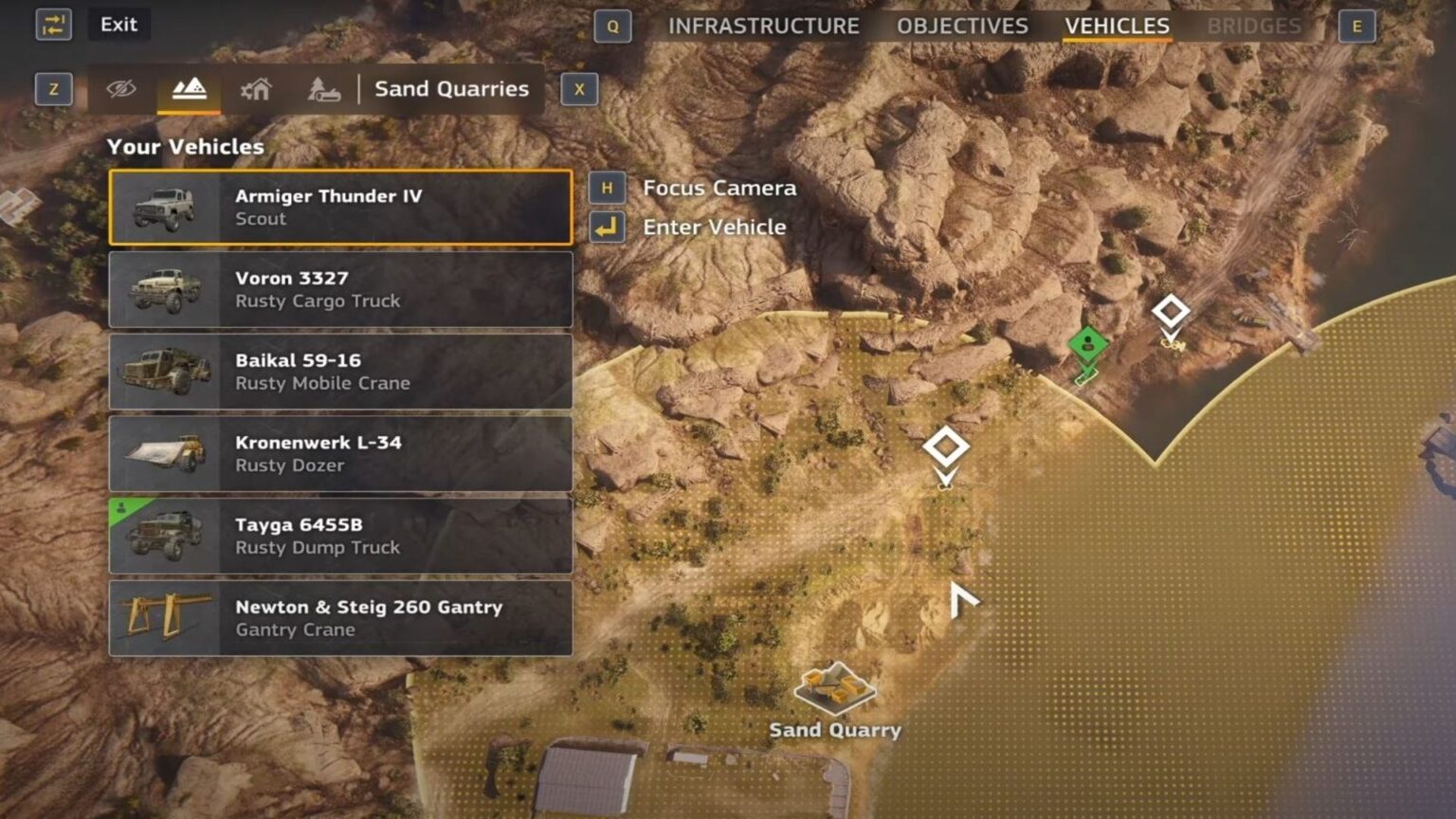
Task: Select the tree and logs filter
Action: [323, 89]
